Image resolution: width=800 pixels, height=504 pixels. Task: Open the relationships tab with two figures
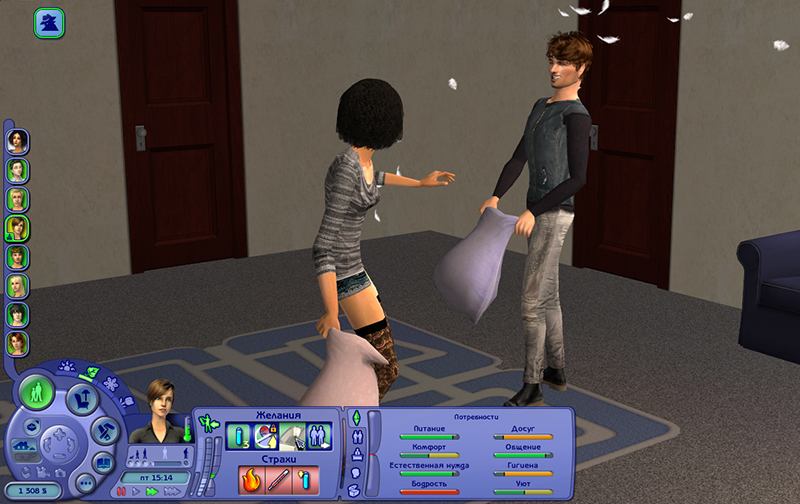pyautogui.click(x=355, y=436)
